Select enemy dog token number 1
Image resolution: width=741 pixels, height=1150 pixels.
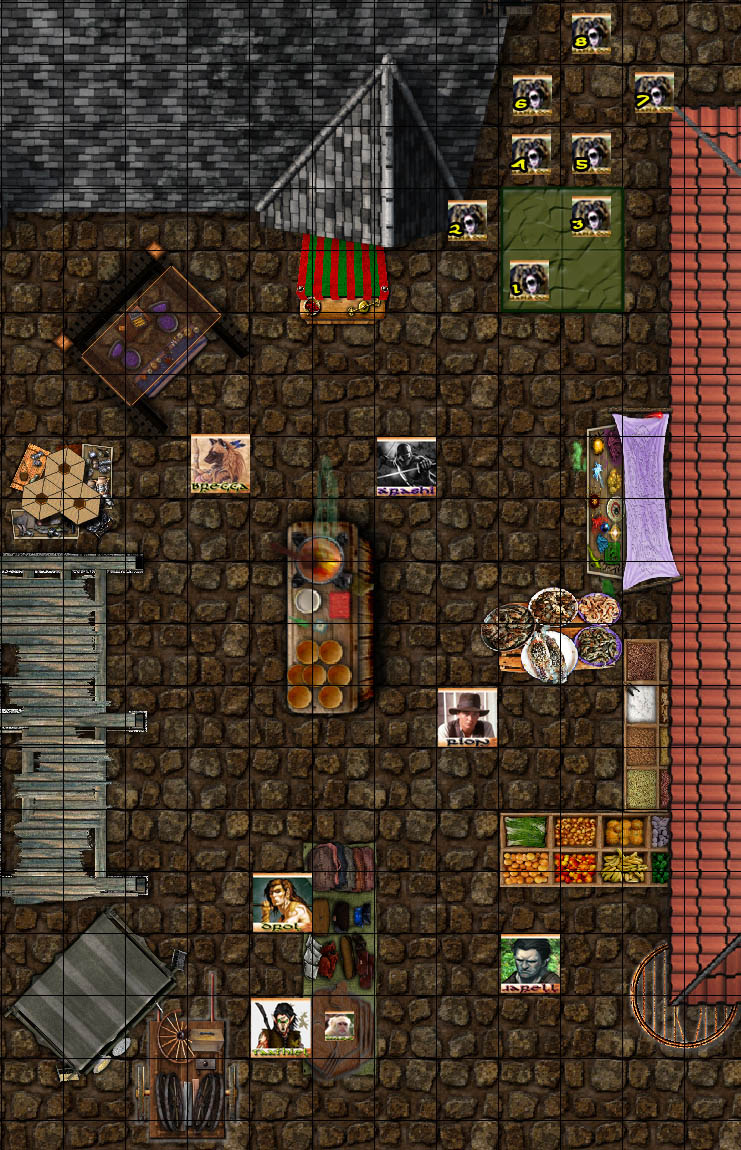point(530,281)
